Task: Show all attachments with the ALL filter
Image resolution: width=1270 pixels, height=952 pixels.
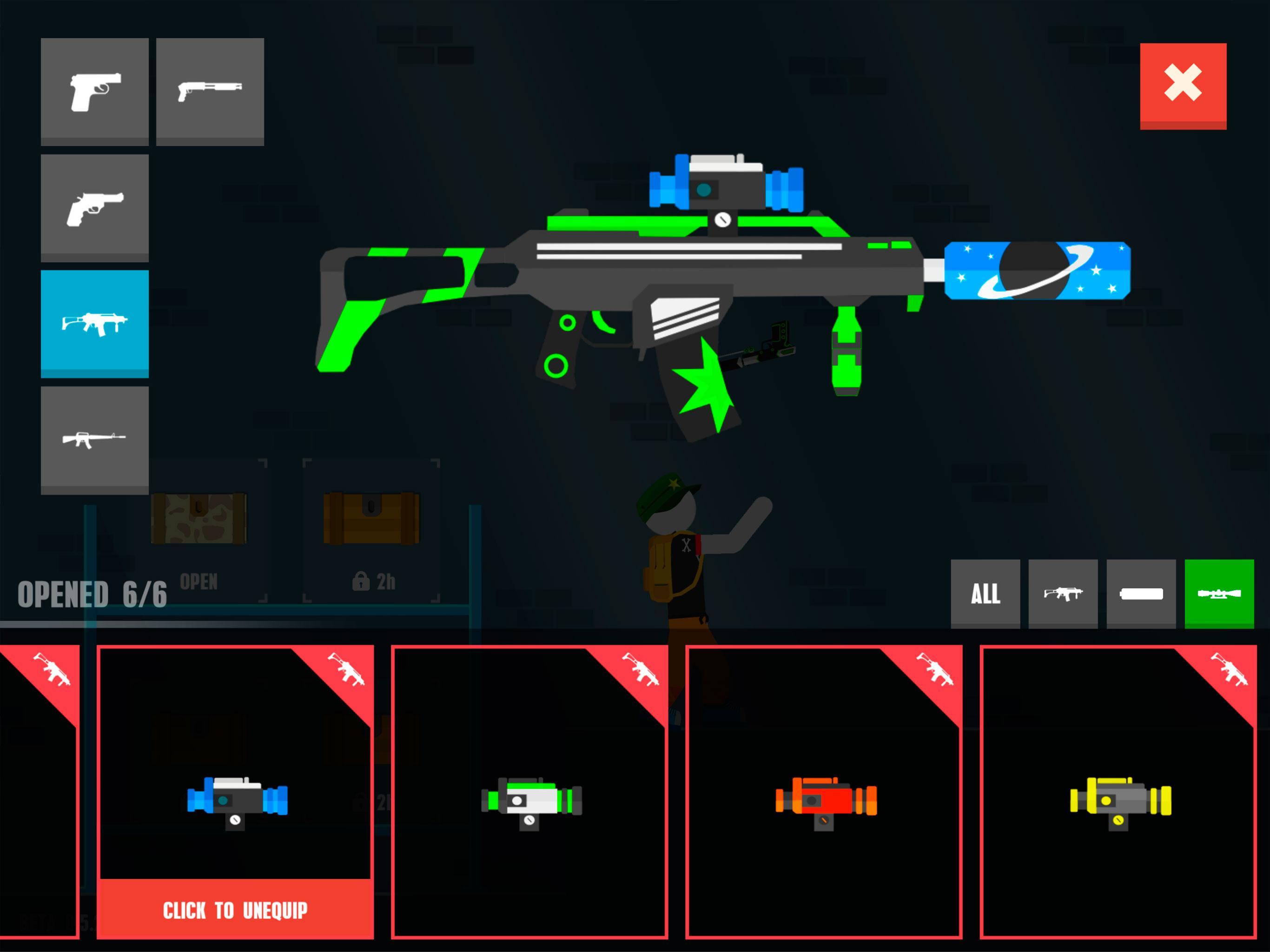Action: (x=985, y=594)
